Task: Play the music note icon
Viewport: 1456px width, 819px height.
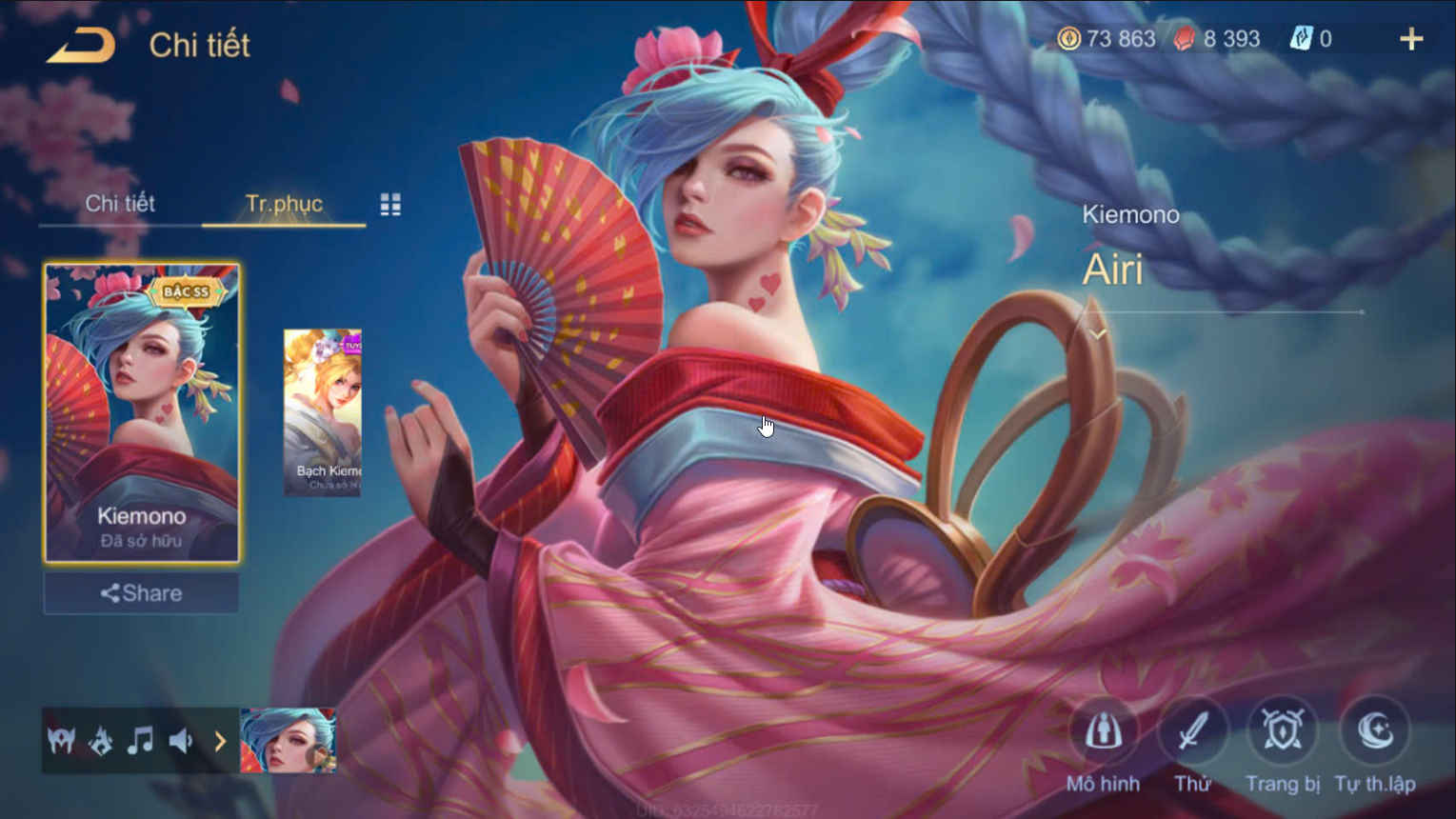Action: pyautogui.click(x=141, y=741)
